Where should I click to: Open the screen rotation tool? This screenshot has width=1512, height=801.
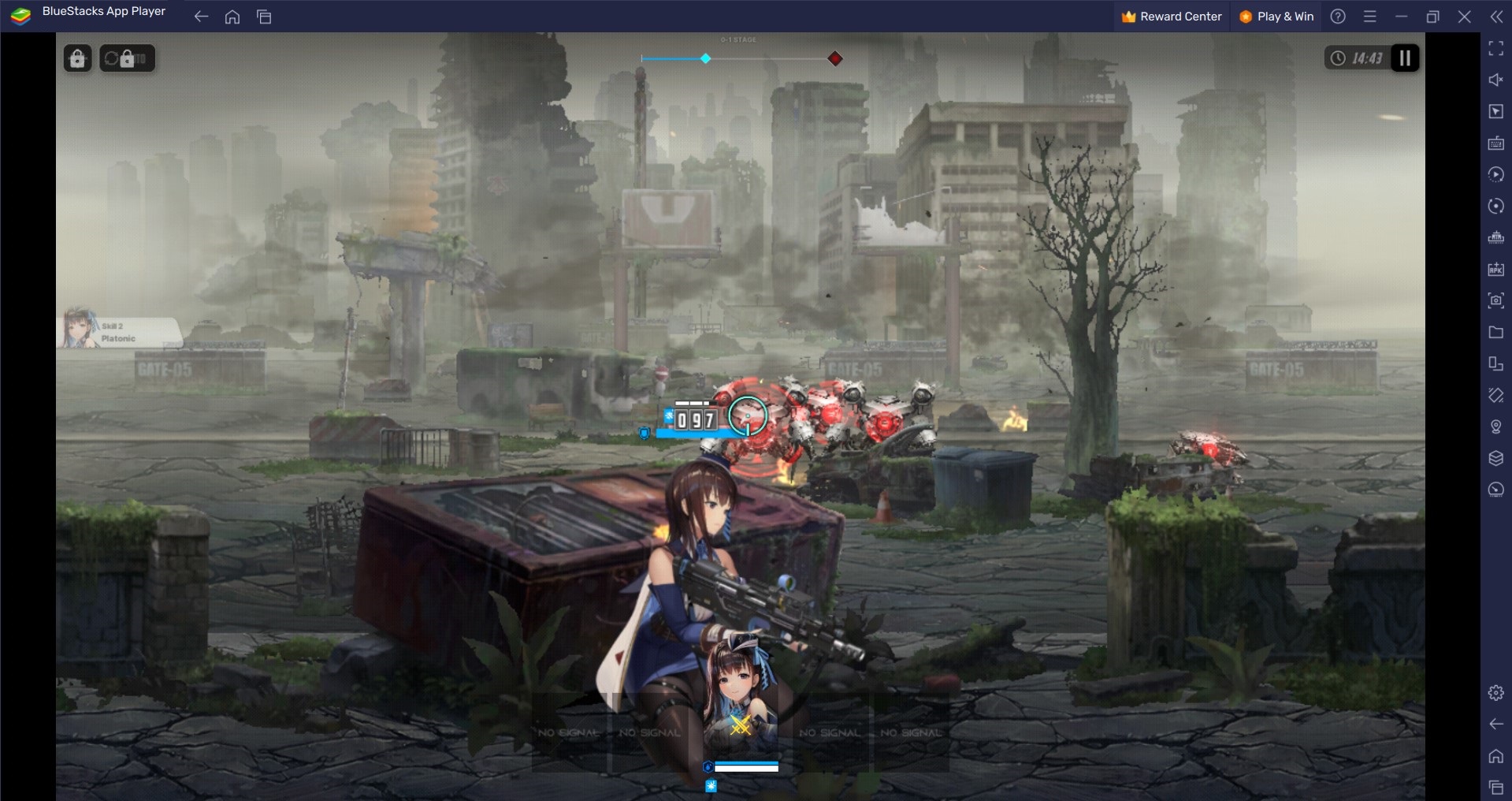(x=1495, y=206)
